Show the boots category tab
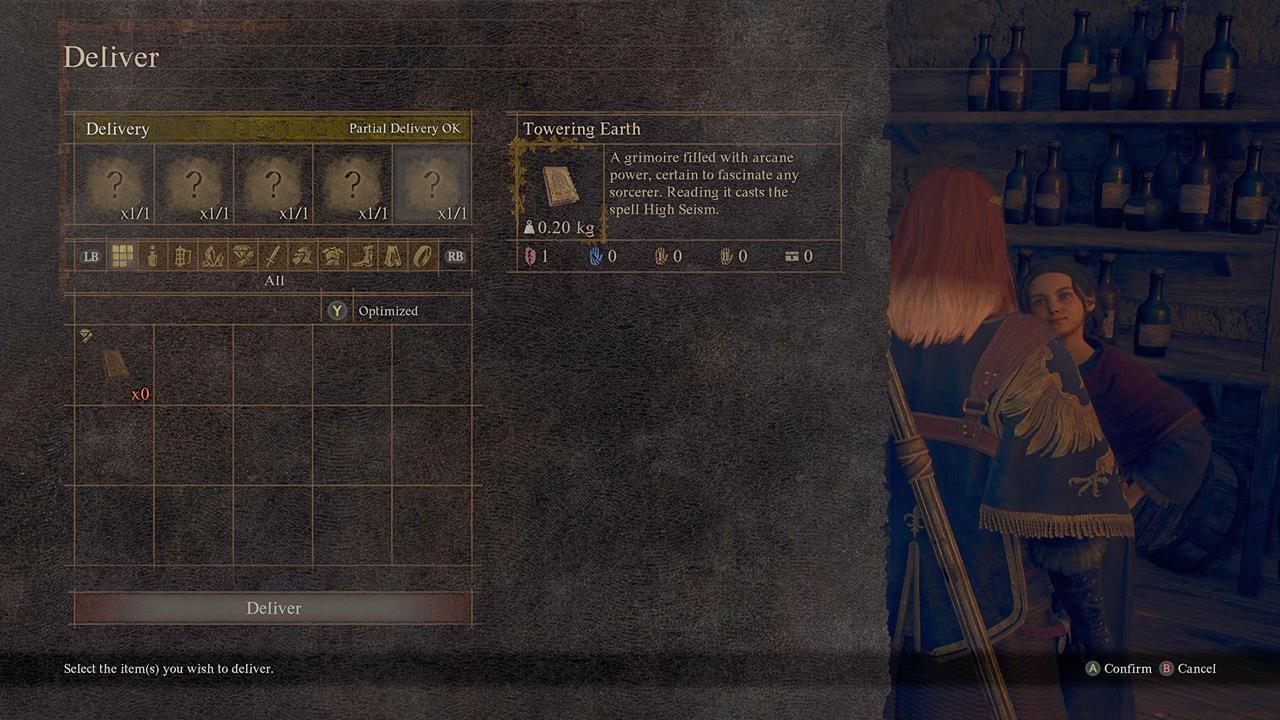The image size is (1280, 720). coord(362,256)
